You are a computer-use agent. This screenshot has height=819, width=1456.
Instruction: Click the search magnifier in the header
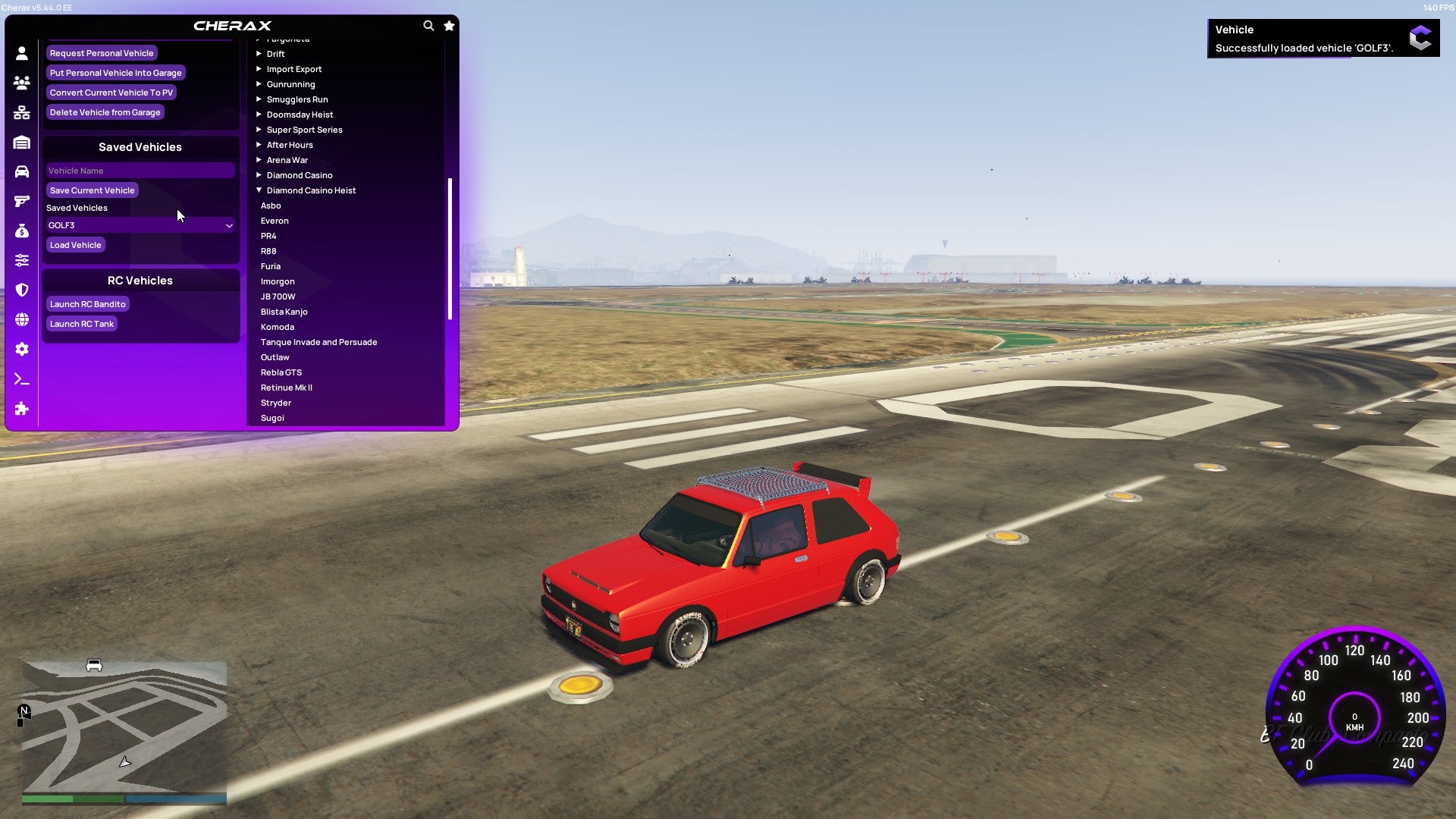(428, 25)
